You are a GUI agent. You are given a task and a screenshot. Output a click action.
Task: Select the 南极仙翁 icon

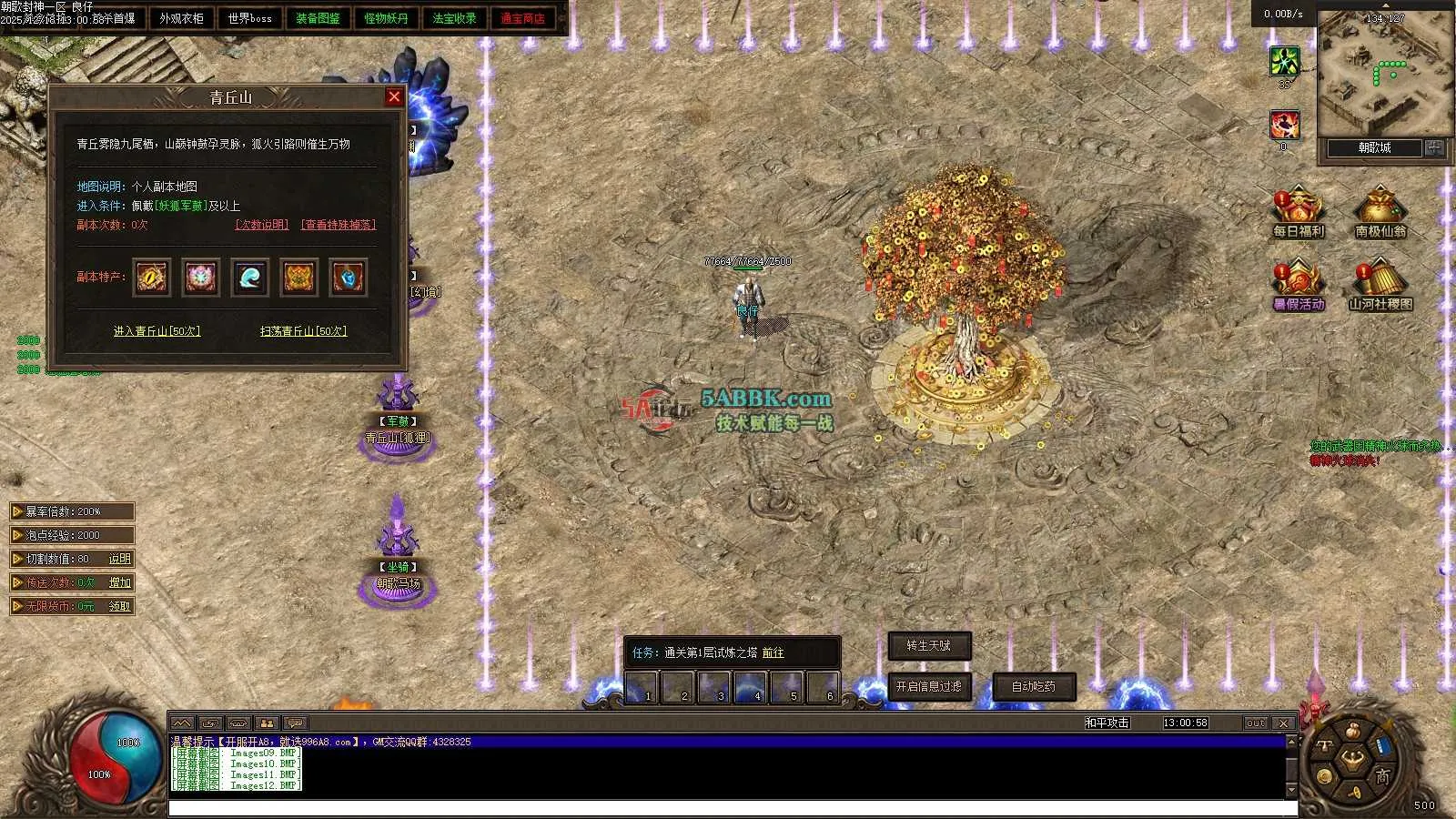coord(1380,212)
